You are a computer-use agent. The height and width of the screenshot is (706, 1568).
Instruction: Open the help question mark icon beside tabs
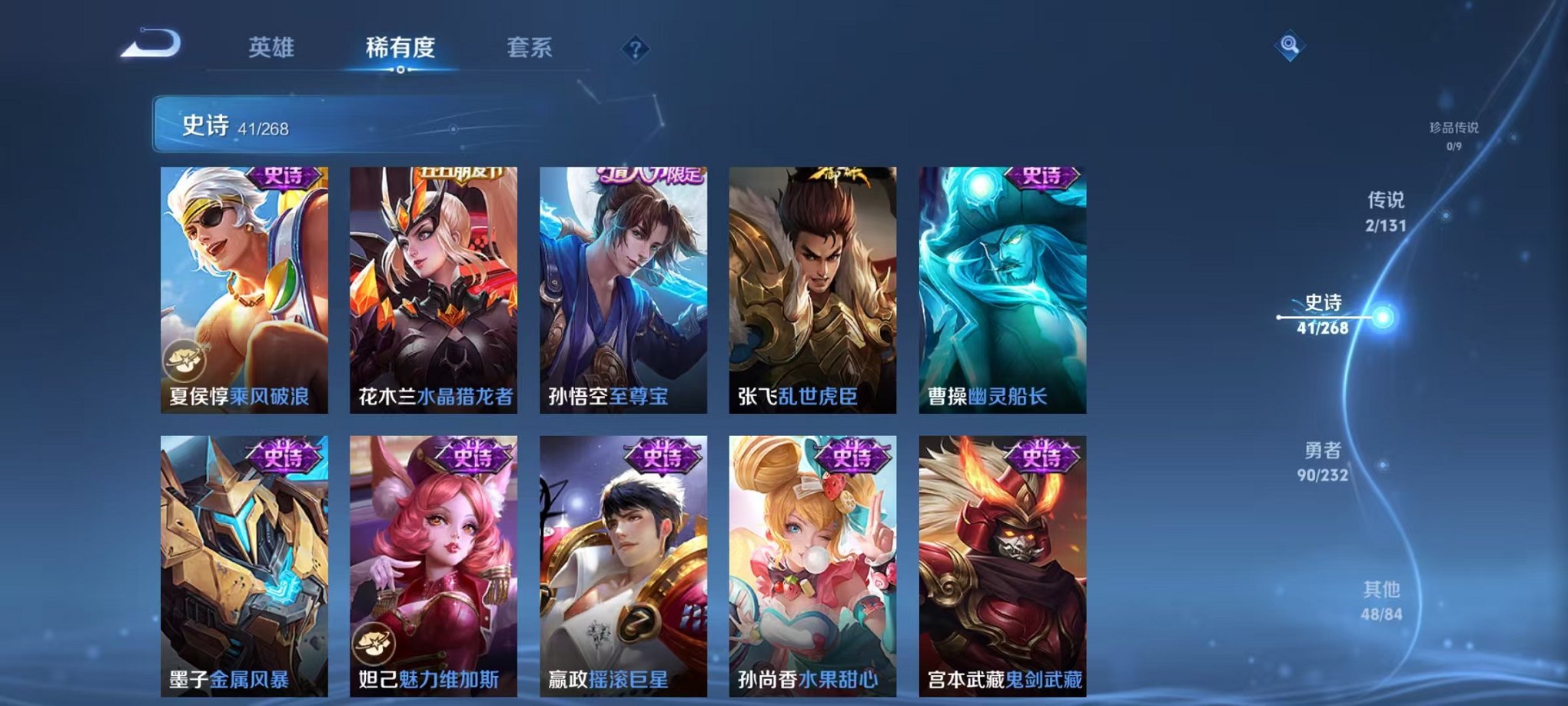click(x=632, y=50)
